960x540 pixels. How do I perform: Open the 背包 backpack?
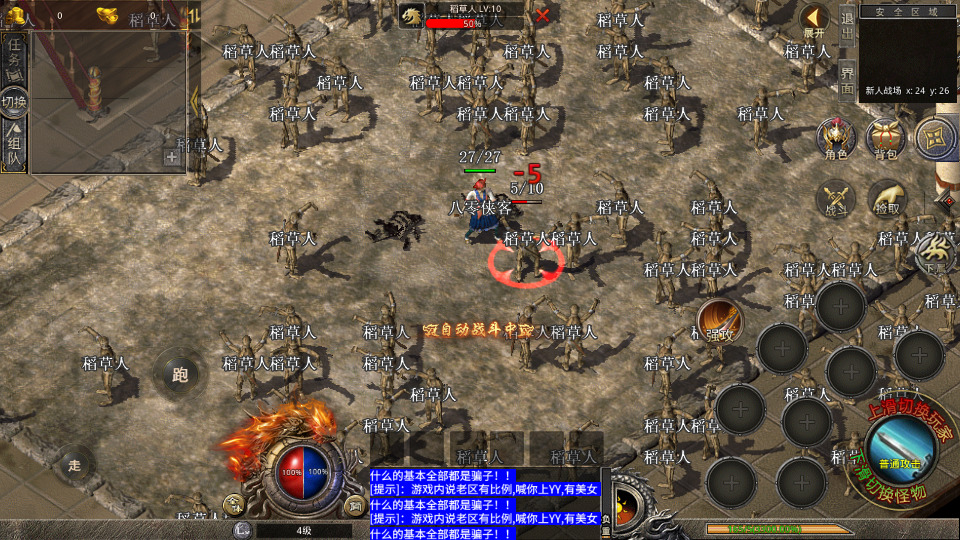click(885, 138)
